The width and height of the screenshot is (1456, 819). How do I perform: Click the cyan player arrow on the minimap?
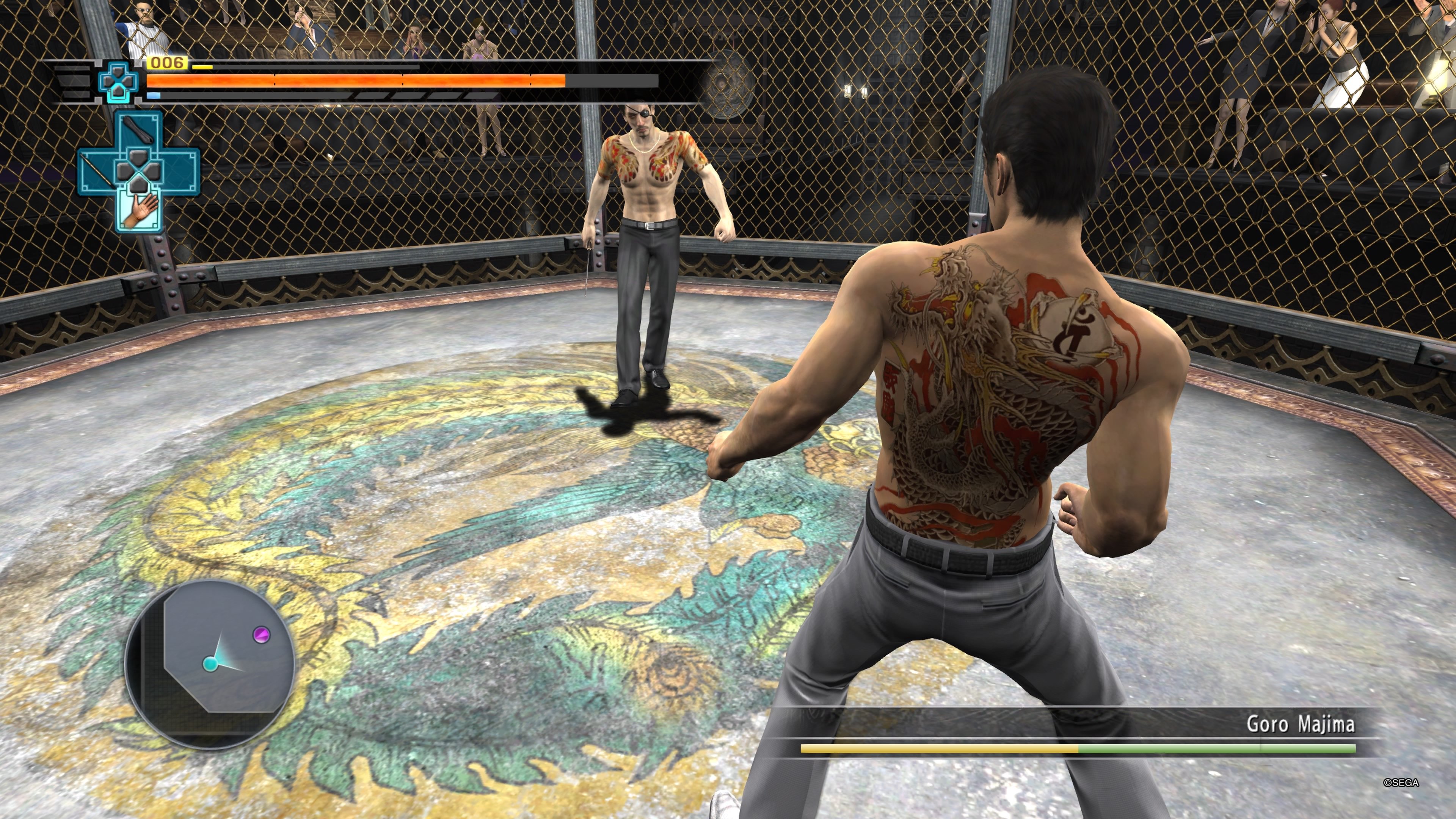pos(211,664)
